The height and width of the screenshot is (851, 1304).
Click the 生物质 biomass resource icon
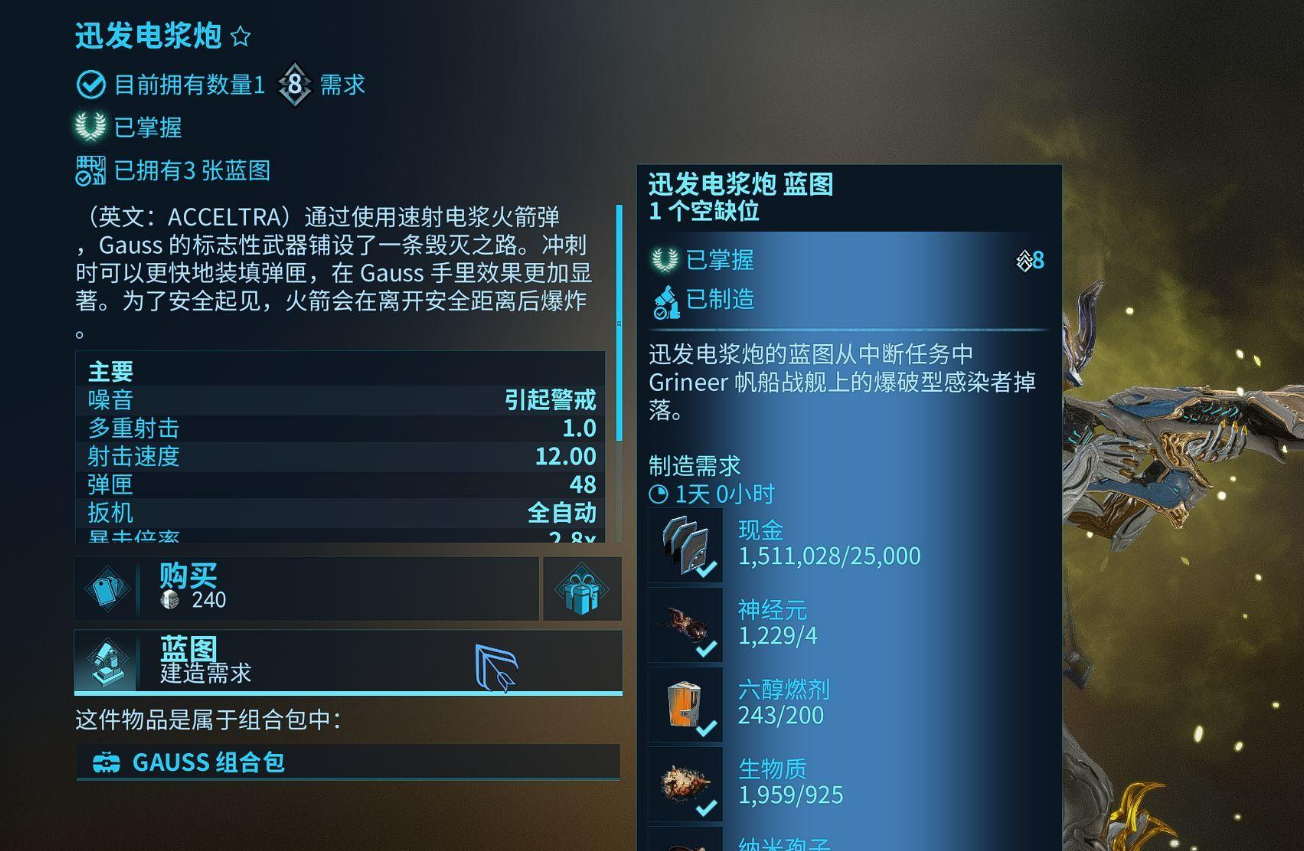(x=685, y=783)
